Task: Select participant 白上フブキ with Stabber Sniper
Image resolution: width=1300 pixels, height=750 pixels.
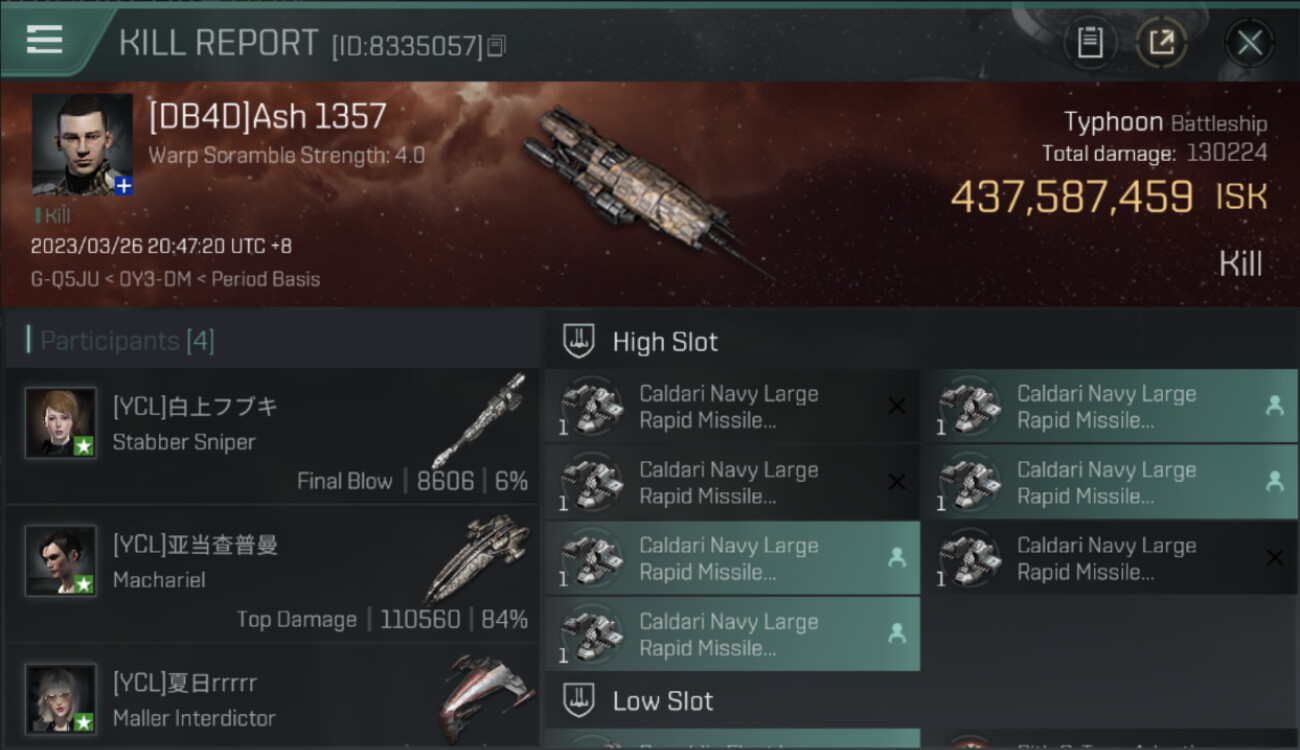Action: (272, 437)
